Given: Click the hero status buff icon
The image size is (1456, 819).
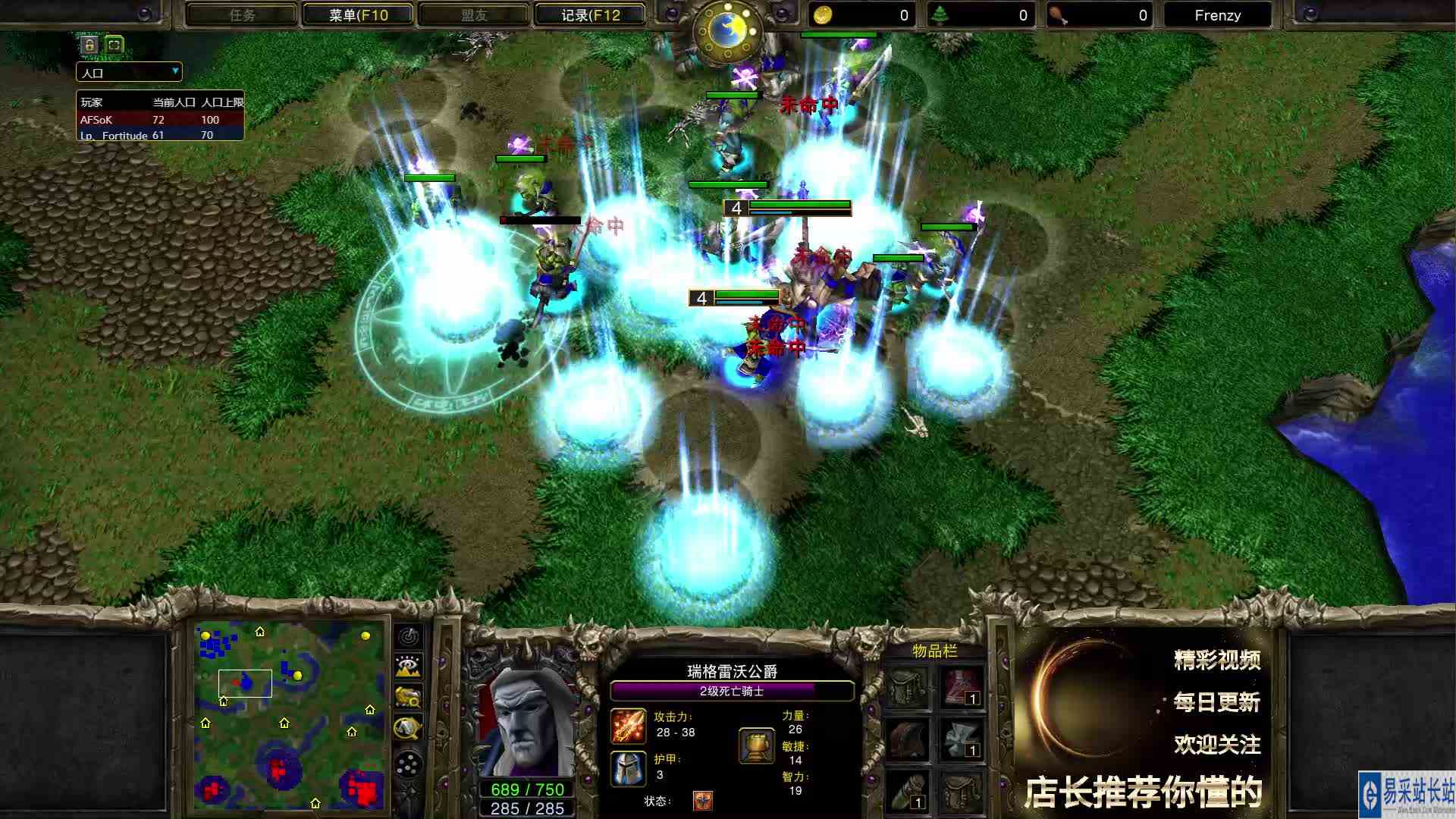Looking at the screenshot, I should click(x=704, y=800).
